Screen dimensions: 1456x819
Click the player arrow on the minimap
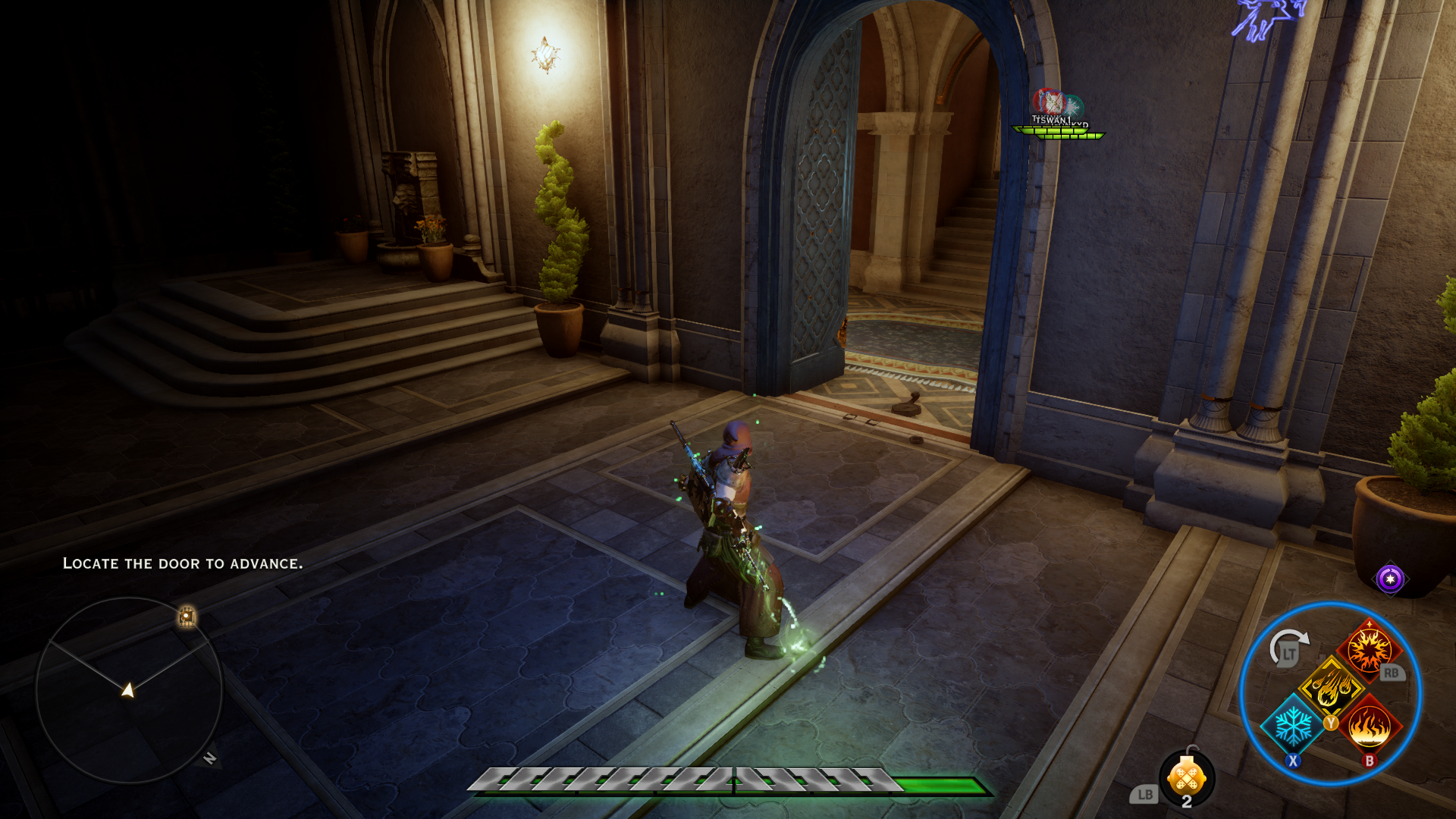128,689
